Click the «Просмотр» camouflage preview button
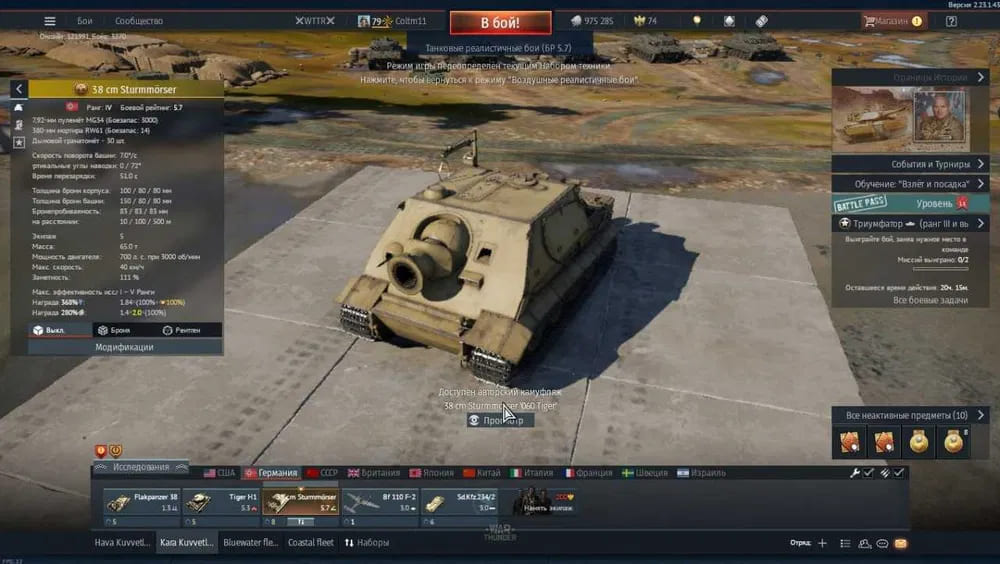The height and width of the screenshot is (564, 1000). point(498,421)
